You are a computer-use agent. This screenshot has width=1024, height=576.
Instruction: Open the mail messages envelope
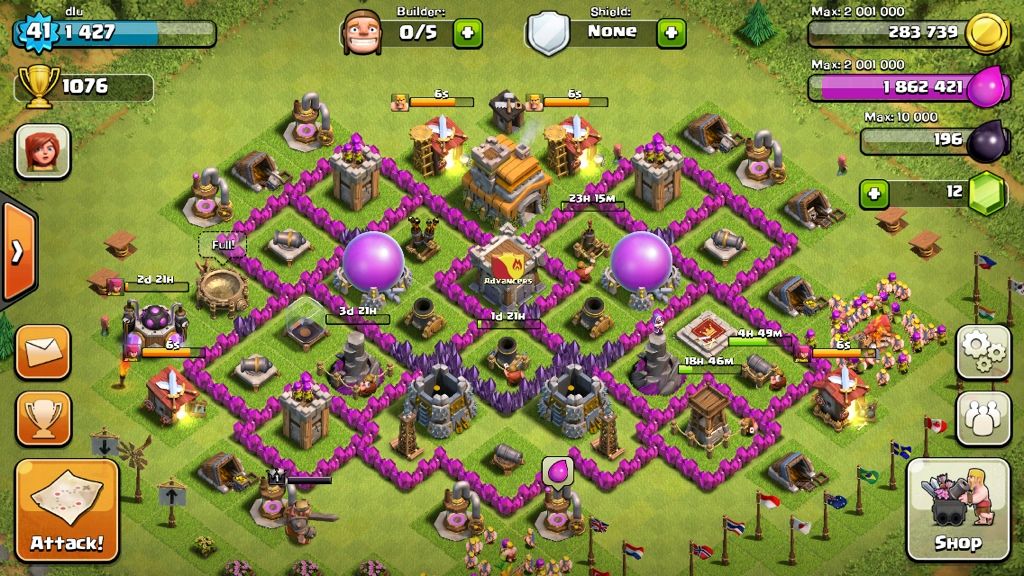pyautogui.click(x=42, y=352)
